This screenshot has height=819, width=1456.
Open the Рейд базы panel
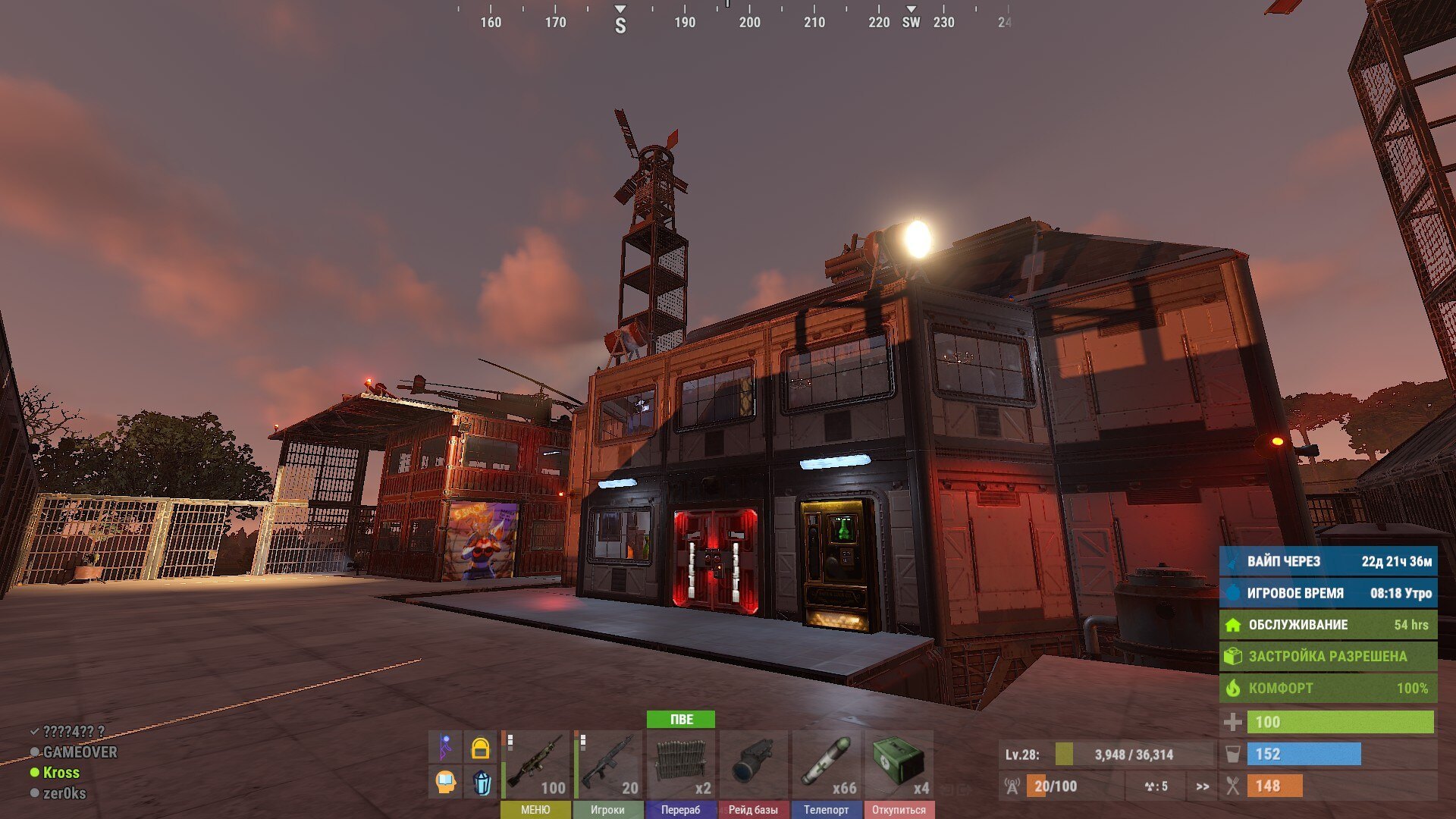[753, 810]
